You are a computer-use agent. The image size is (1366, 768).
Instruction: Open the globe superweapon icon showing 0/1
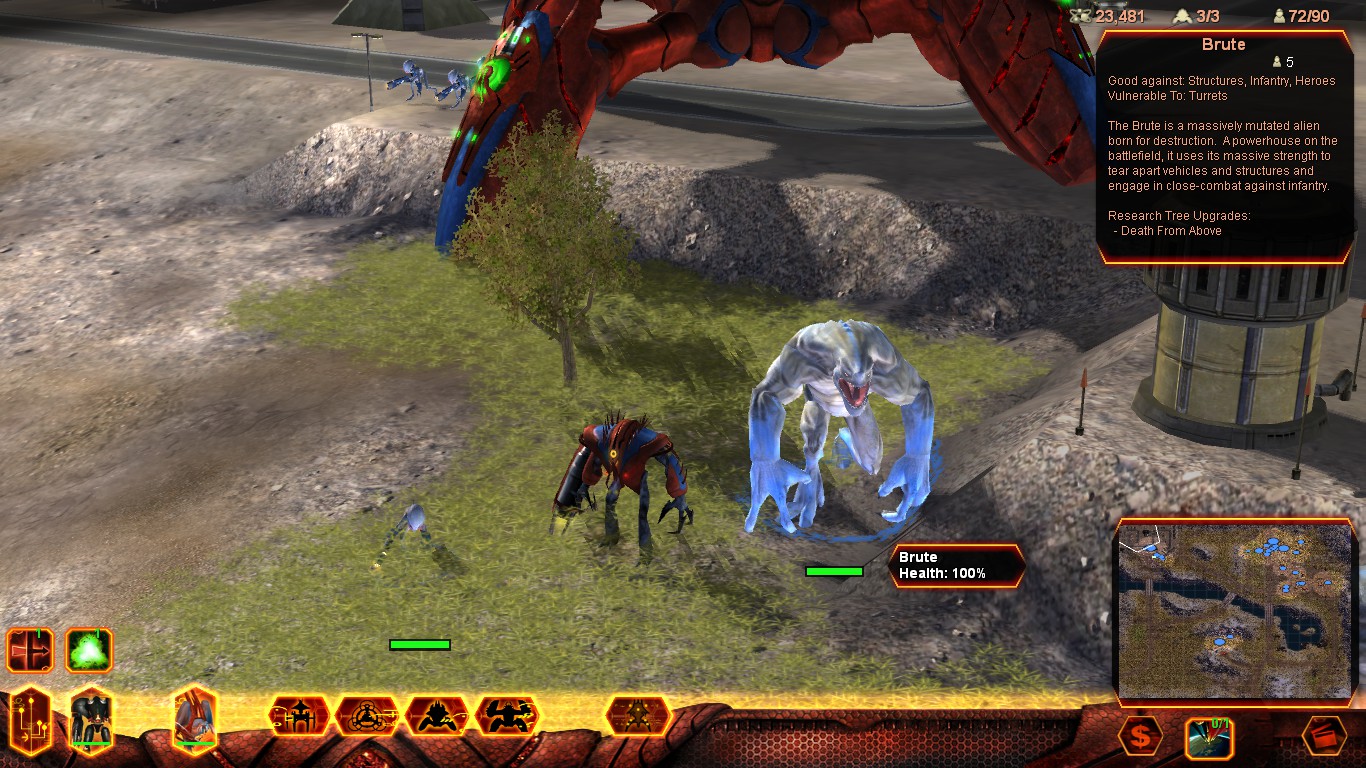[x=1208, y=739]
